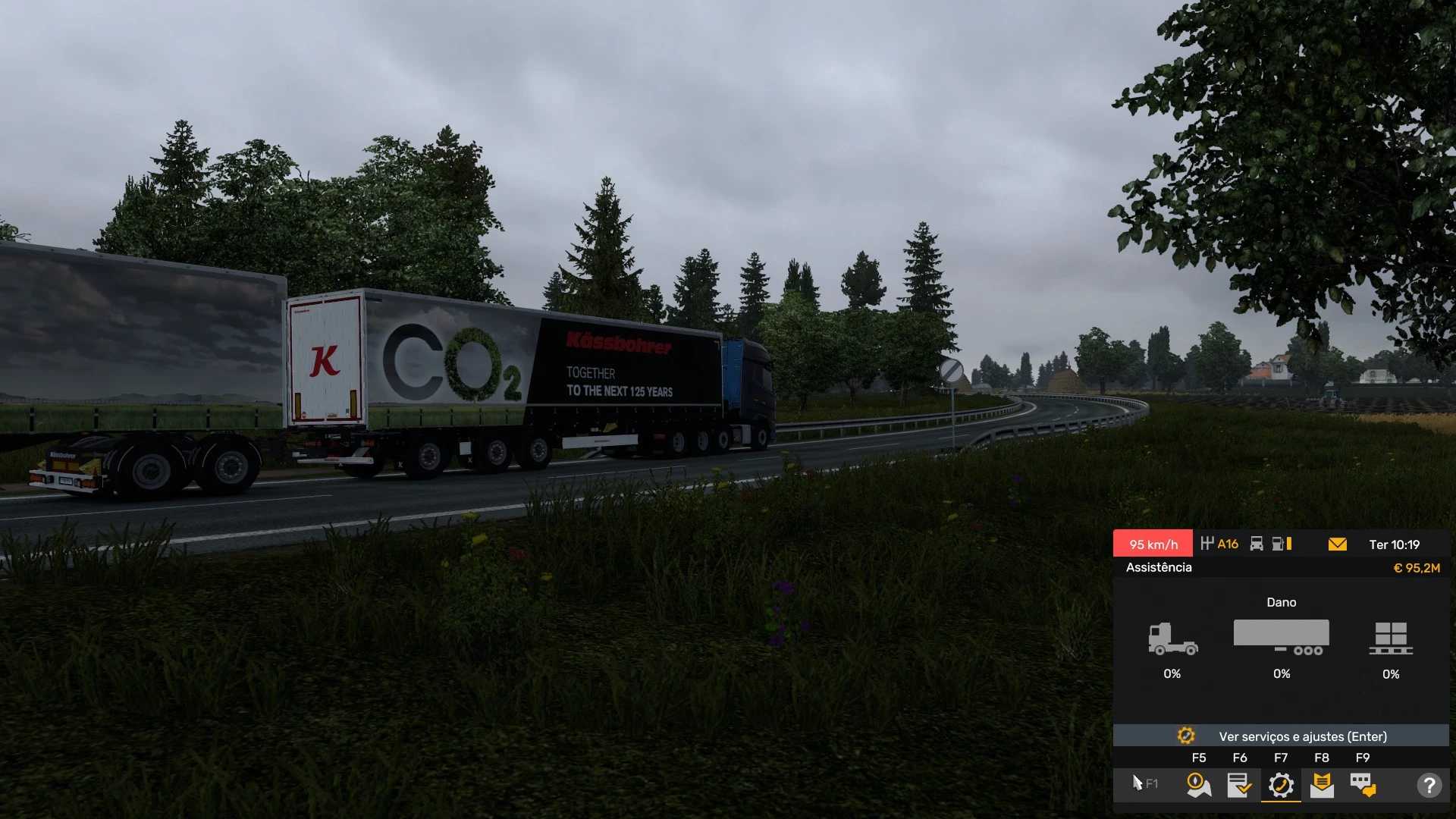Click the question mark help button

1429,785
